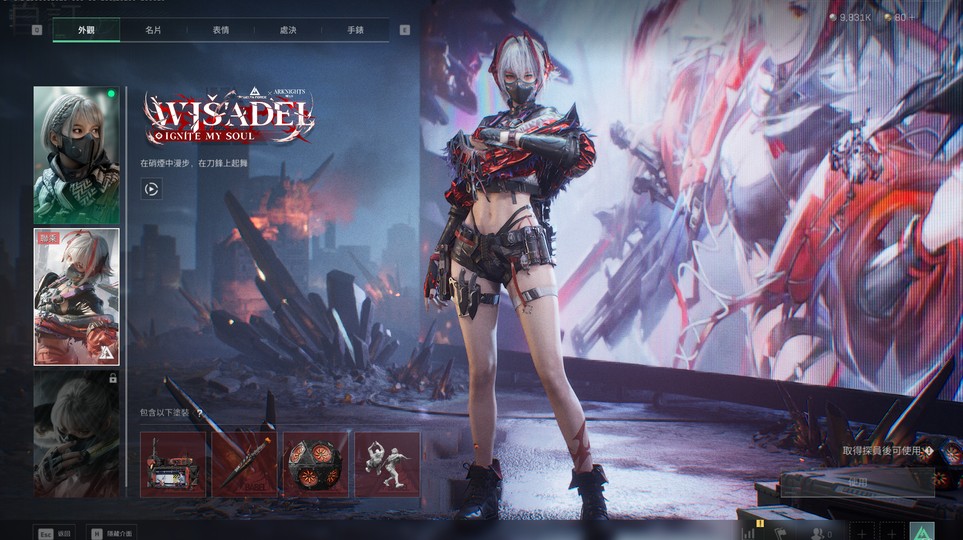Choose the Wiš'adel collaboration skin thumbnail
The width and height of the screenshot is (963, 540).
pos(76,297)
